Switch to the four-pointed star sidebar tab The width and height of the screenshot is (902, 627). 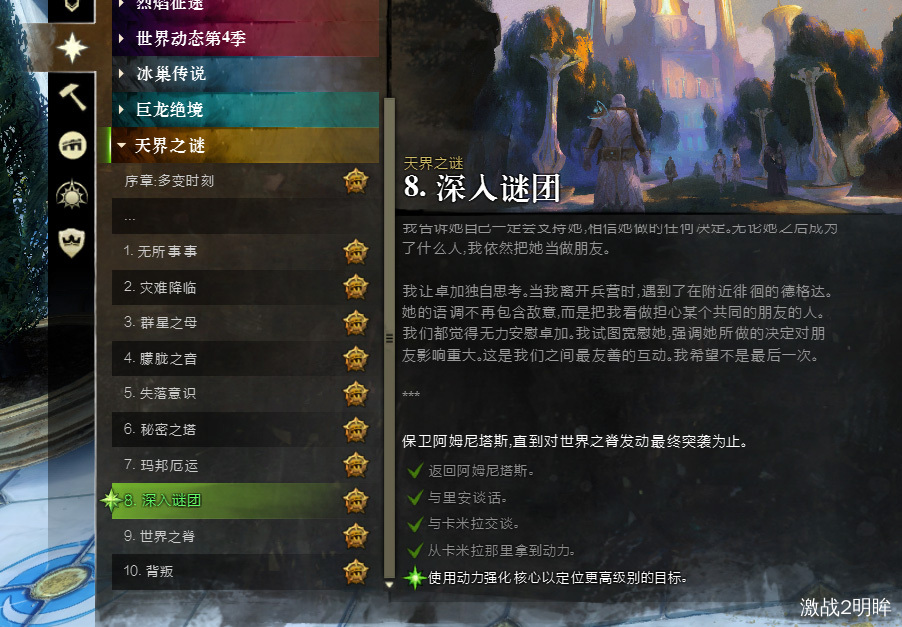point(73,48)
